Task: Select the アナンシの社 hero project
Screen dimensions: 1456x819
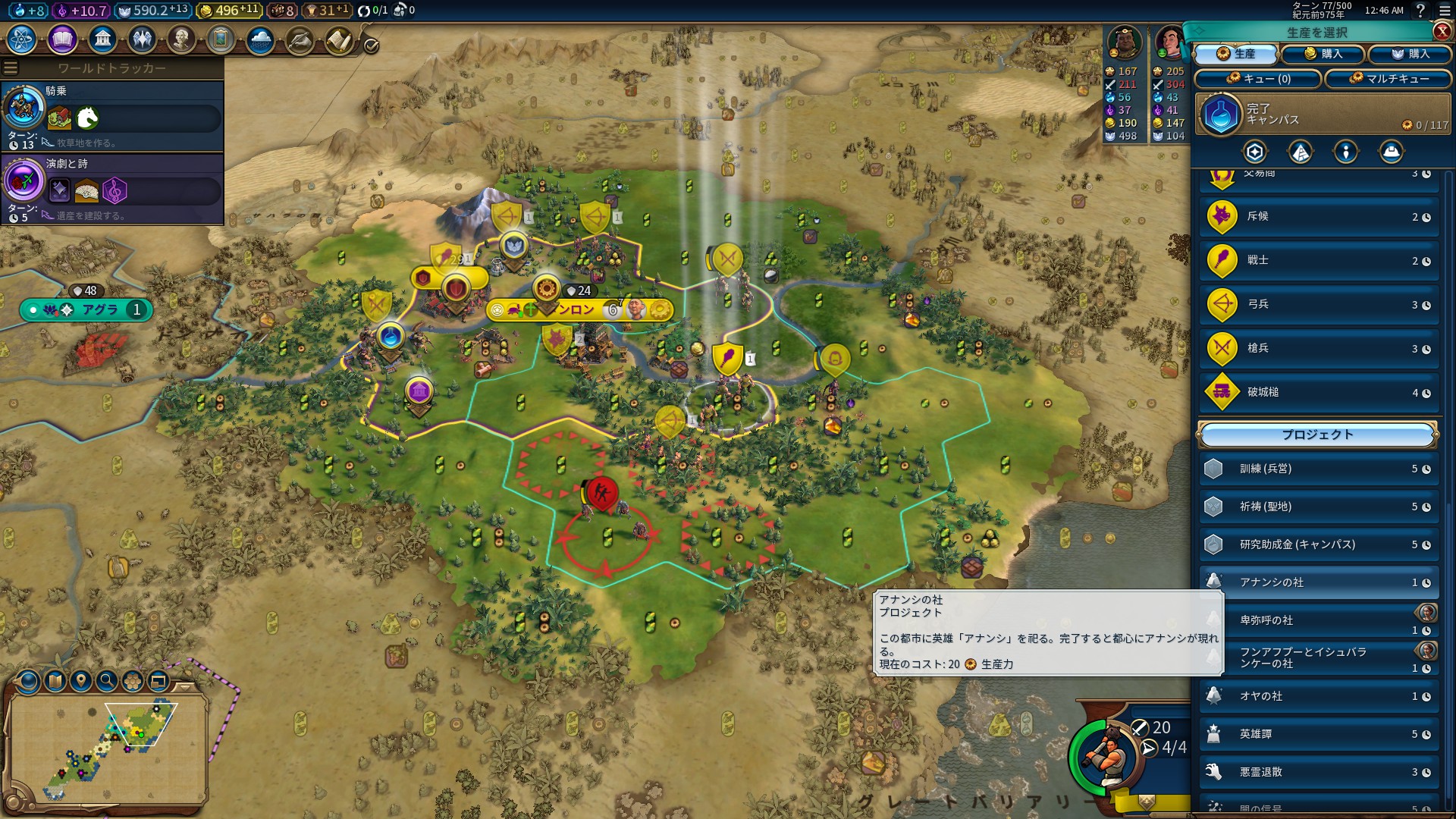Action: [x=1319, y=582]
